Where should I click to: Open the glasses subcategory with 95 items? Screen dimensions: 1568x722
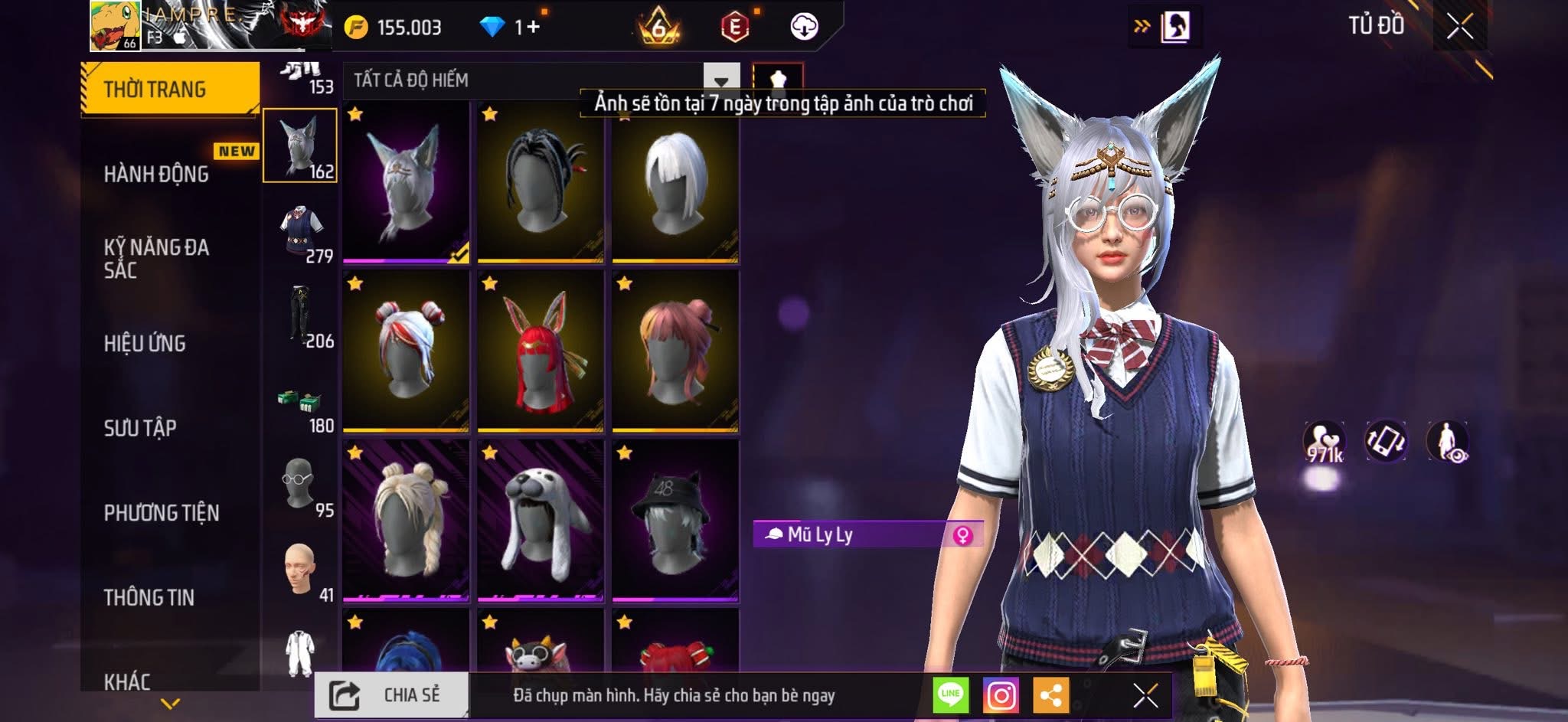coord(301,487)
